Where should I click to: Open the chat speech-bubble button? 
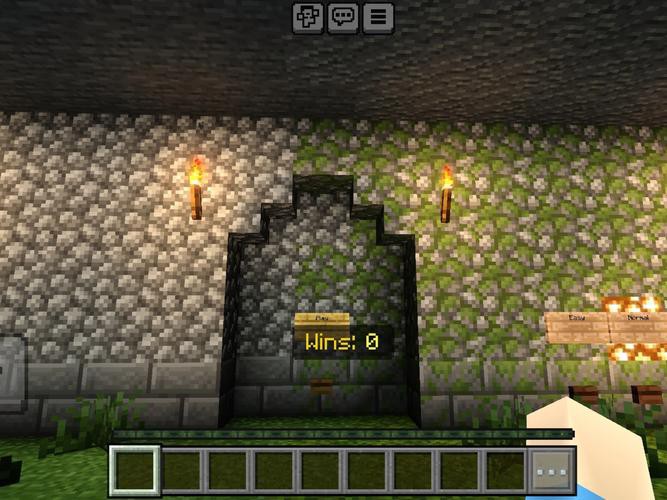pos(343,16)
